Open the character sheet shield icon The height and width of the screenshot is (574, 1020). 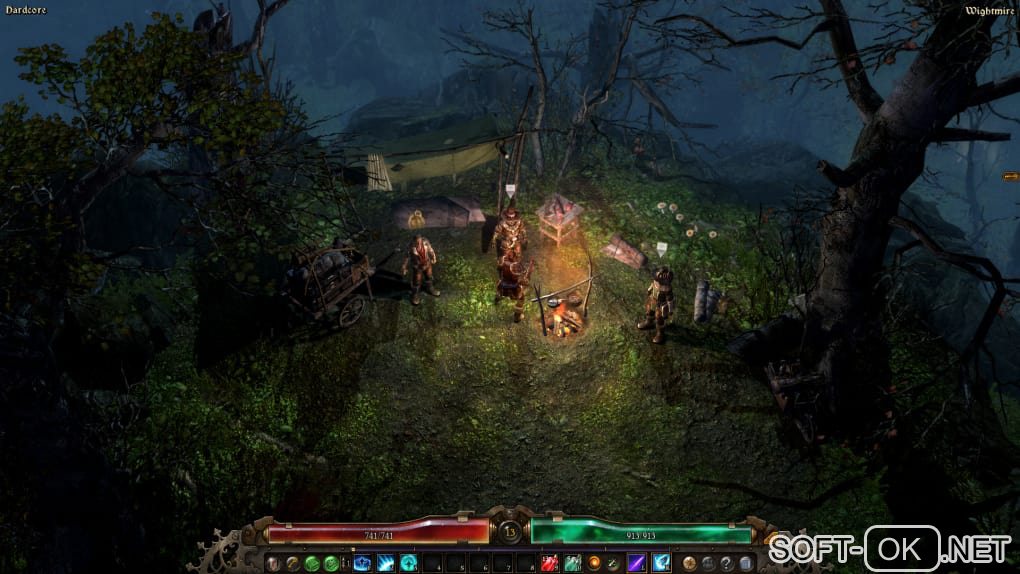[x=274, y=564]
